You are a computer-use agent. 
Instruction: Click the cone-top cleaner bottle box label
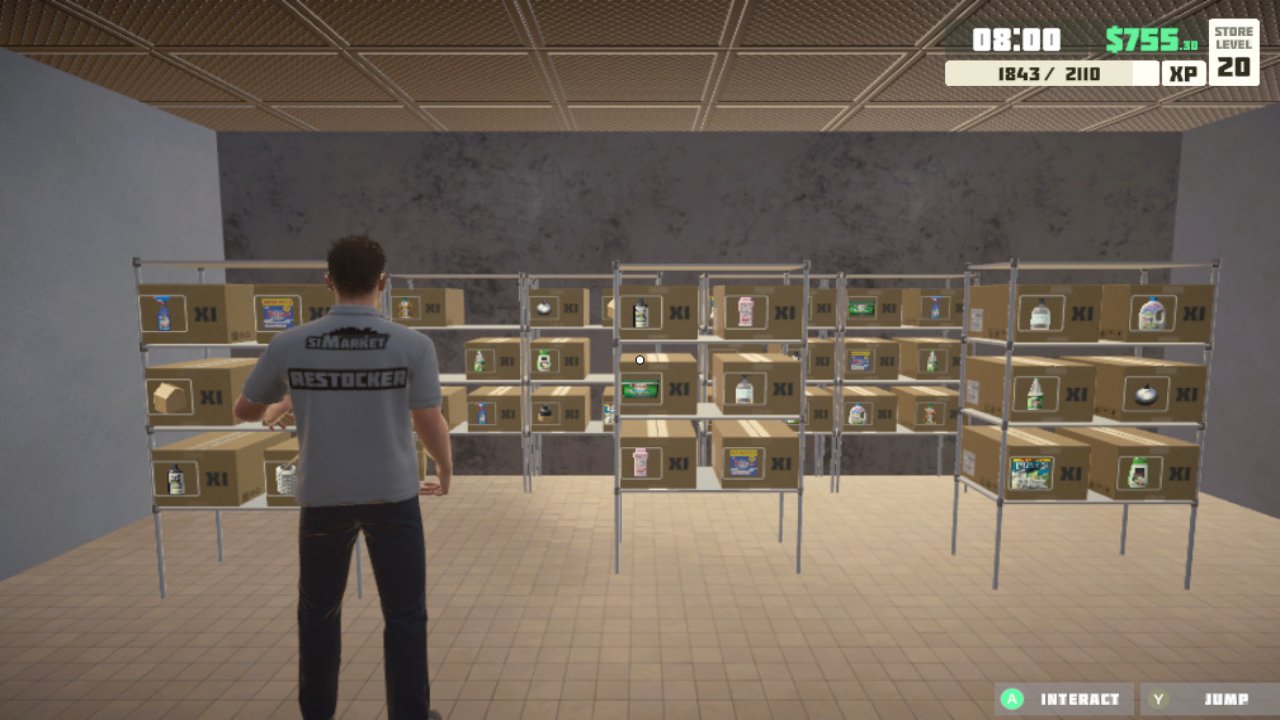1035,392
